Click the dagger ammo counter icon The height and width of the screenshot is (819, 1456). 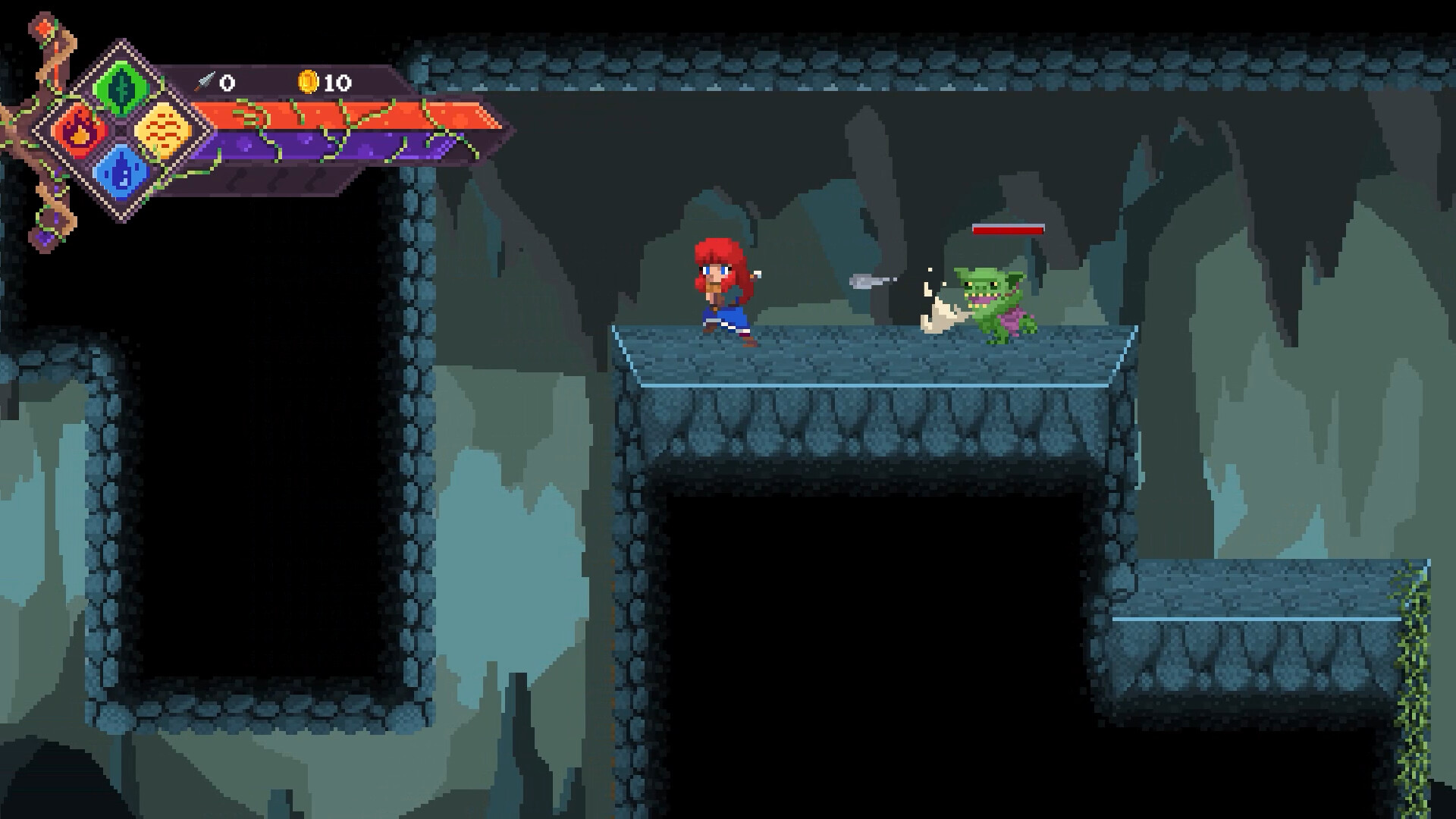205,81
